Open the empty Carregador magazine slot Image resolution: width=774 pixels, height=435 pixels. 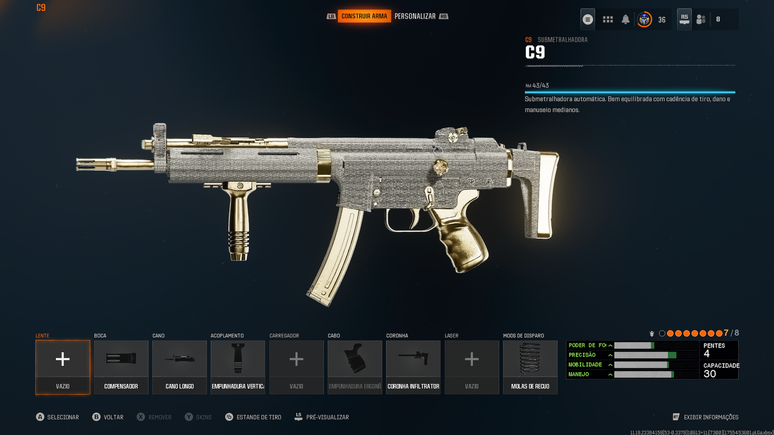pyautogui.click(x=296, y=366)
